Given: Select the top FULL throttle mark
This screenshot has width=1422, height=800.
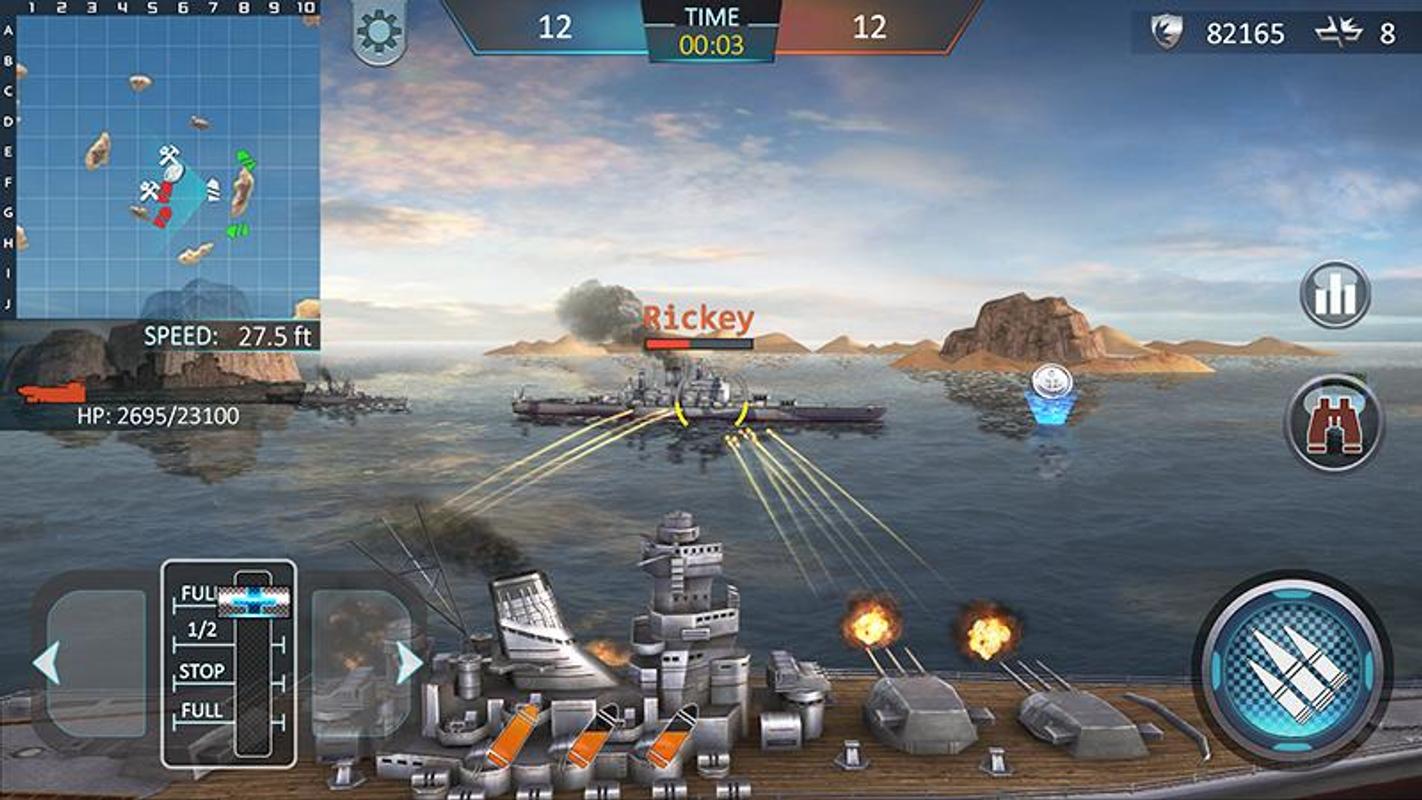Looking at the screenshot, I should point(198,594).
